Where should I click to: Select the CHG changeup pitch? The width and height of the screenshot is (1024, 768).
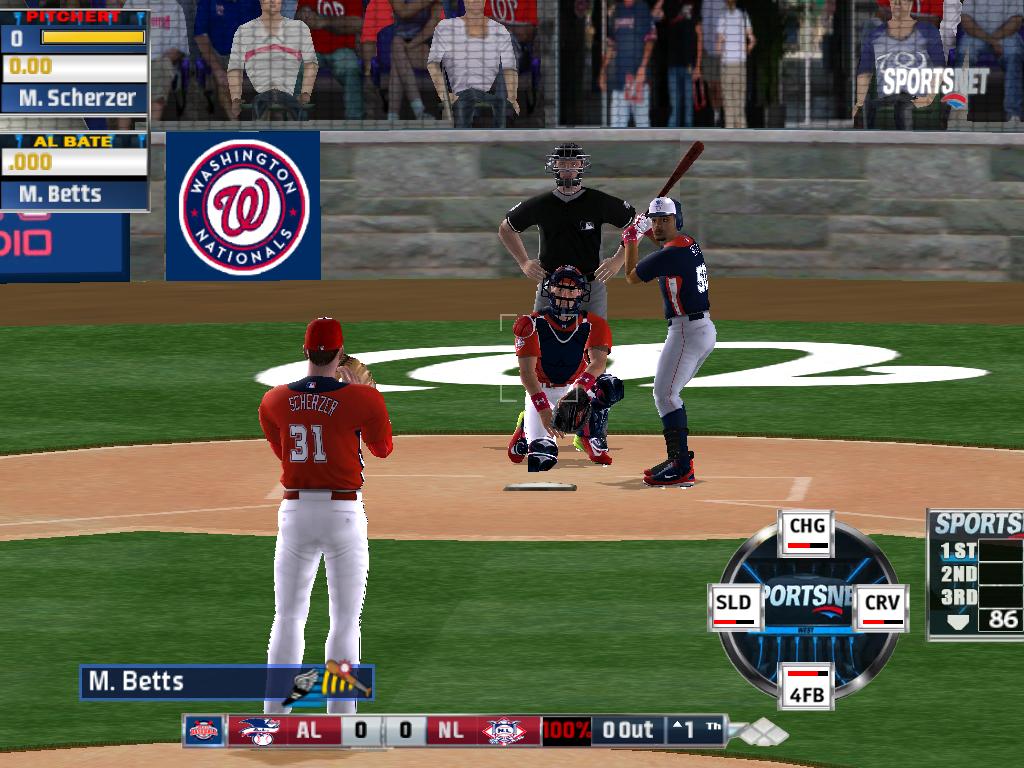coord(807,531)
